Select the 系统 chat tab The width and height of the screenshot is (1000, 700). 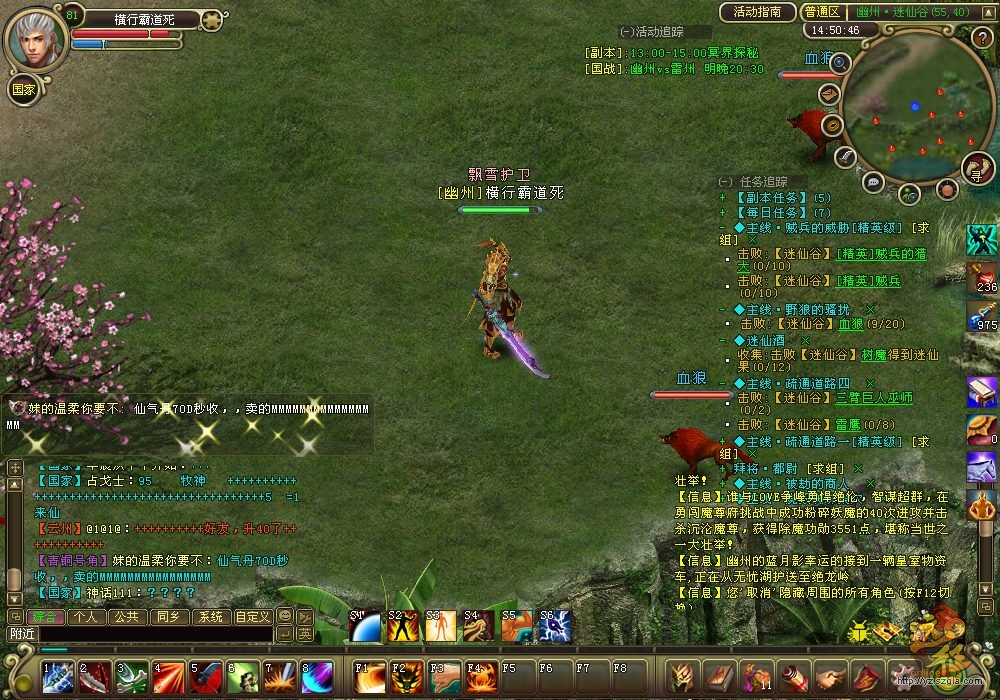pyautogui.click(x=209, y=616)
